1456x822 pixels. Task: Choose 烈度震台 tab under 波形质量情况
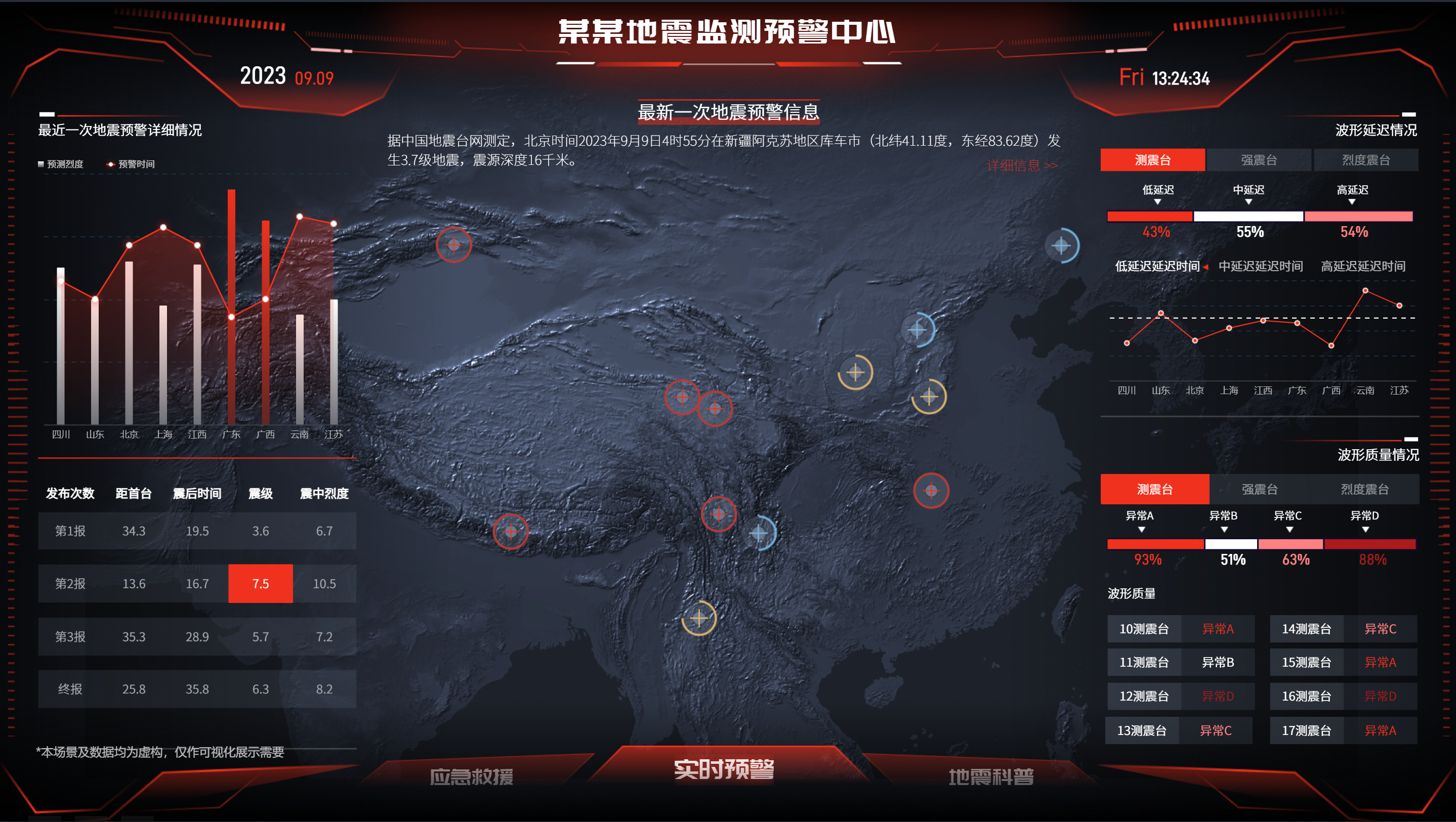(x=1364, y=489)
